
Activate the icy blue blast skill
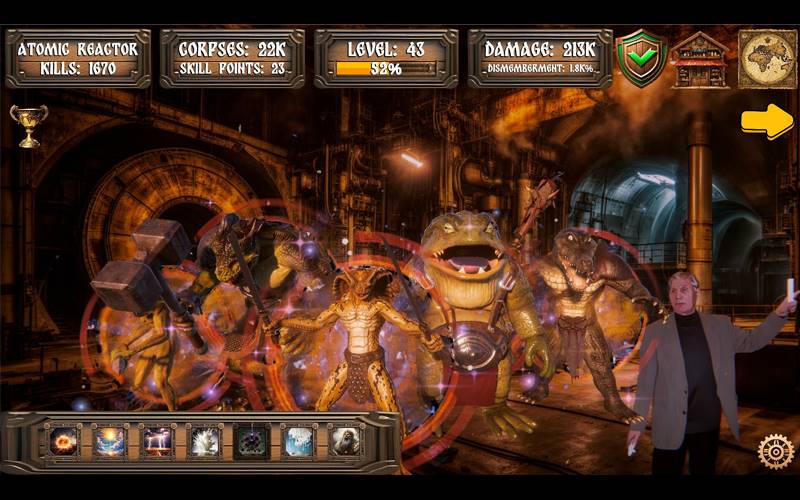coord(298,441)
